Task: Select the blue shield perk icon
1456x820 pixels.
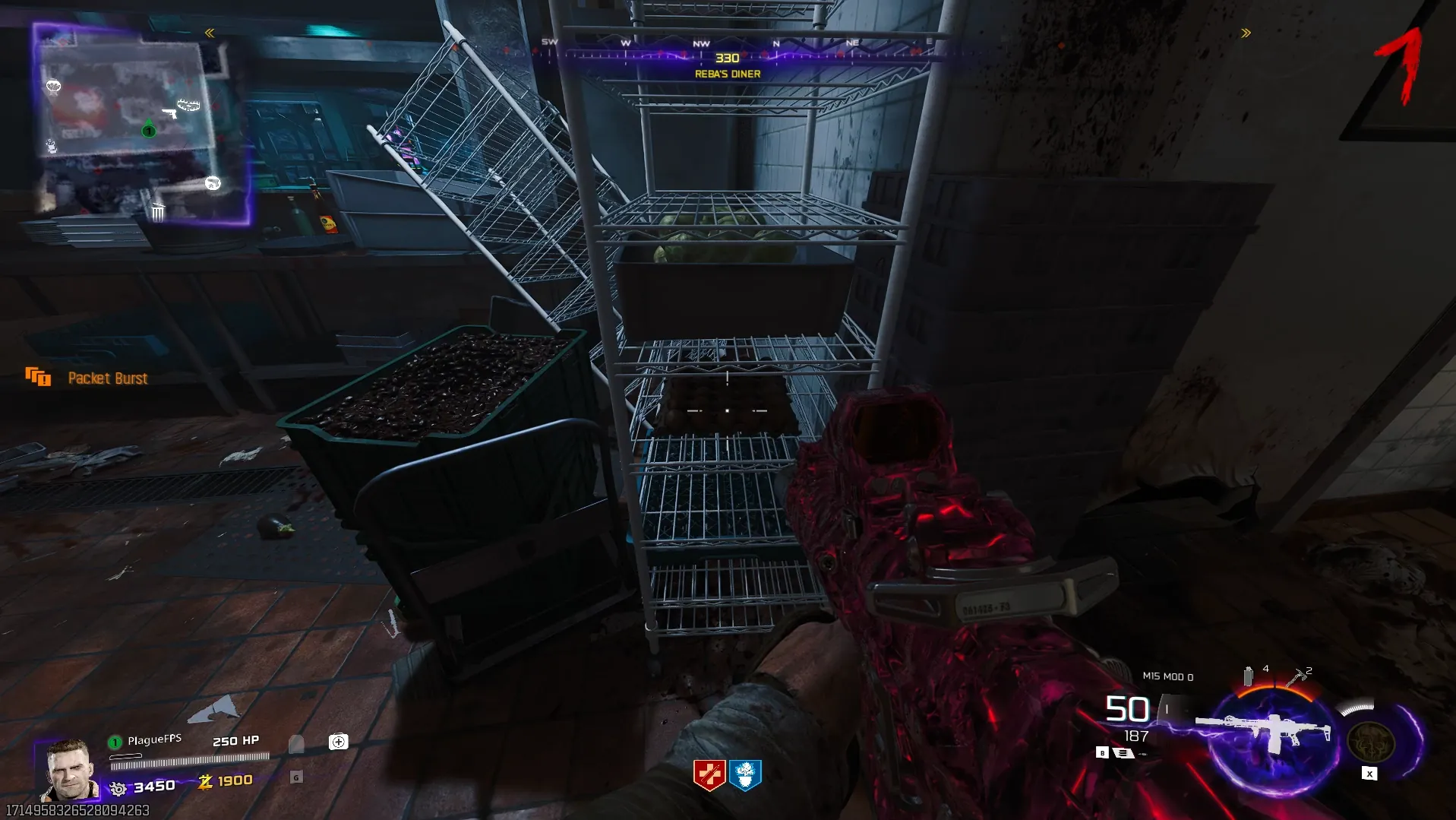Action: (x=746, y=774)
